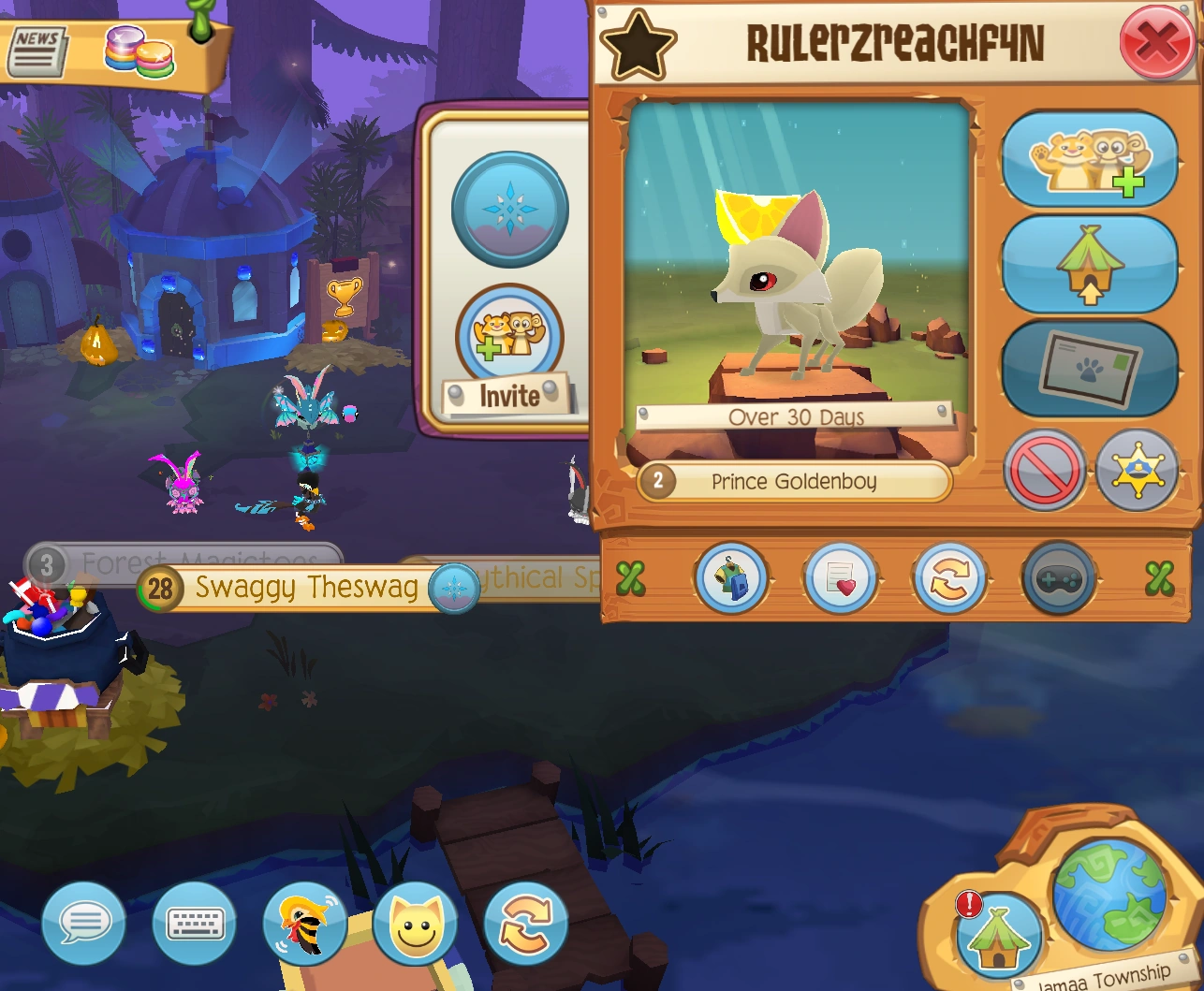Image resolution: width=1204 pixels, height=991 pixels.
Task: Visit Rulerzreachf4n's den
Action: pyautogui.click(x=1089, y=263)
